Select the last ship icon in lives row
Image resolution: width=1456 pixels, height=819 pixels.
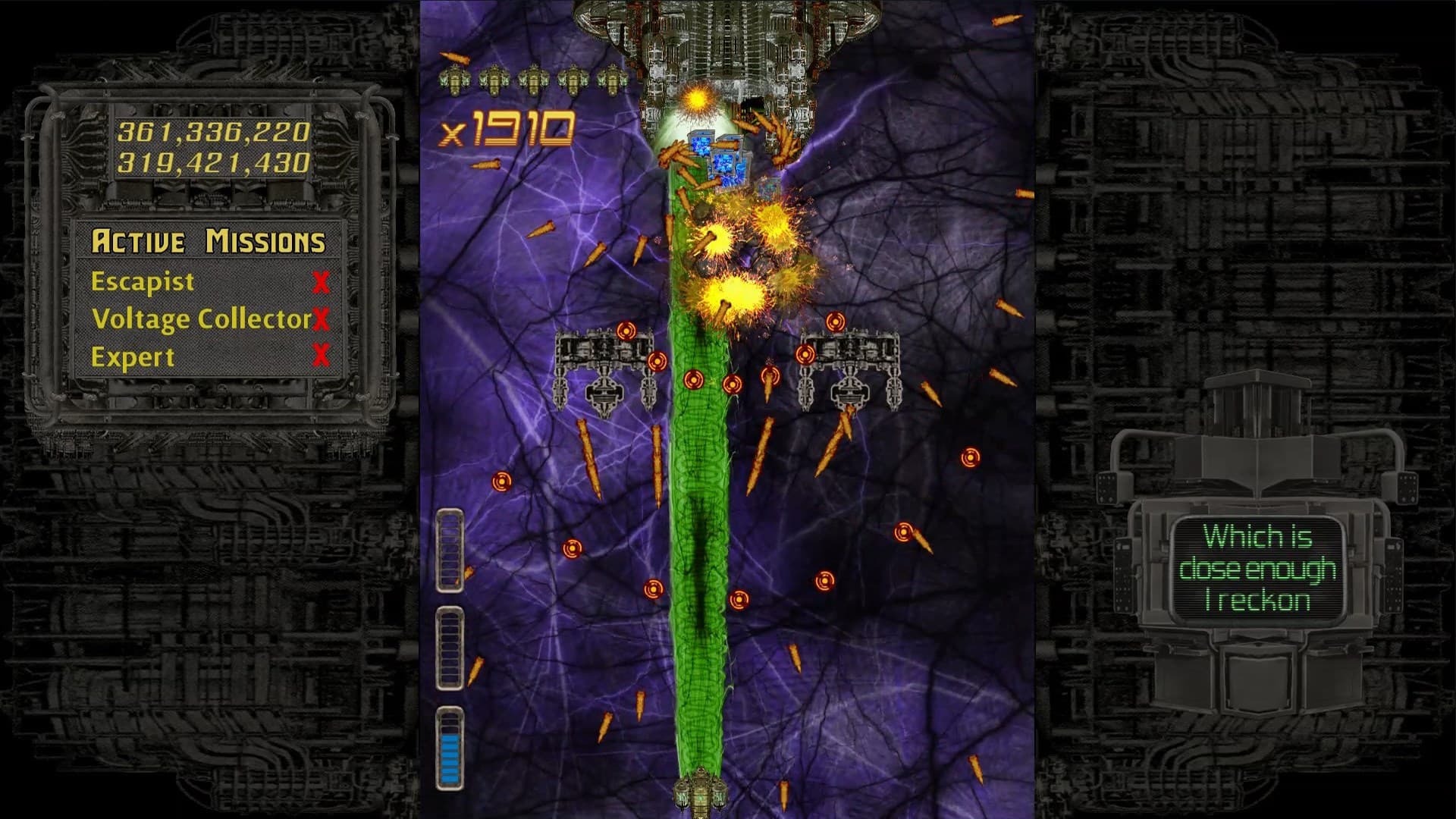click(613, 78)
